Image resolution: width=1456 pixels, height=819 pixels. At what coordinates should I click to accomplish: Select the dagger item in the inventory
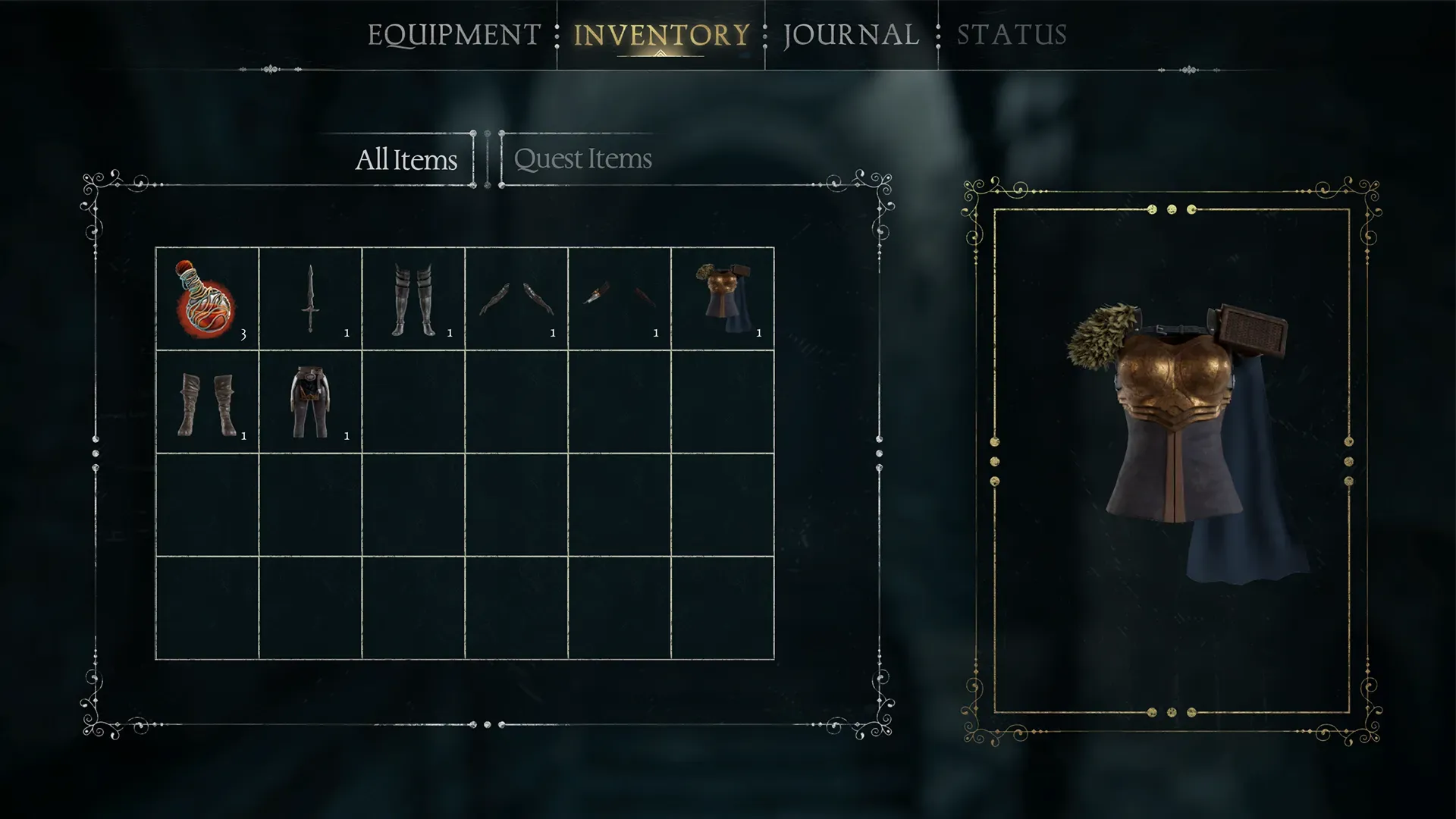pyautogui.click(x=309, y=297)
